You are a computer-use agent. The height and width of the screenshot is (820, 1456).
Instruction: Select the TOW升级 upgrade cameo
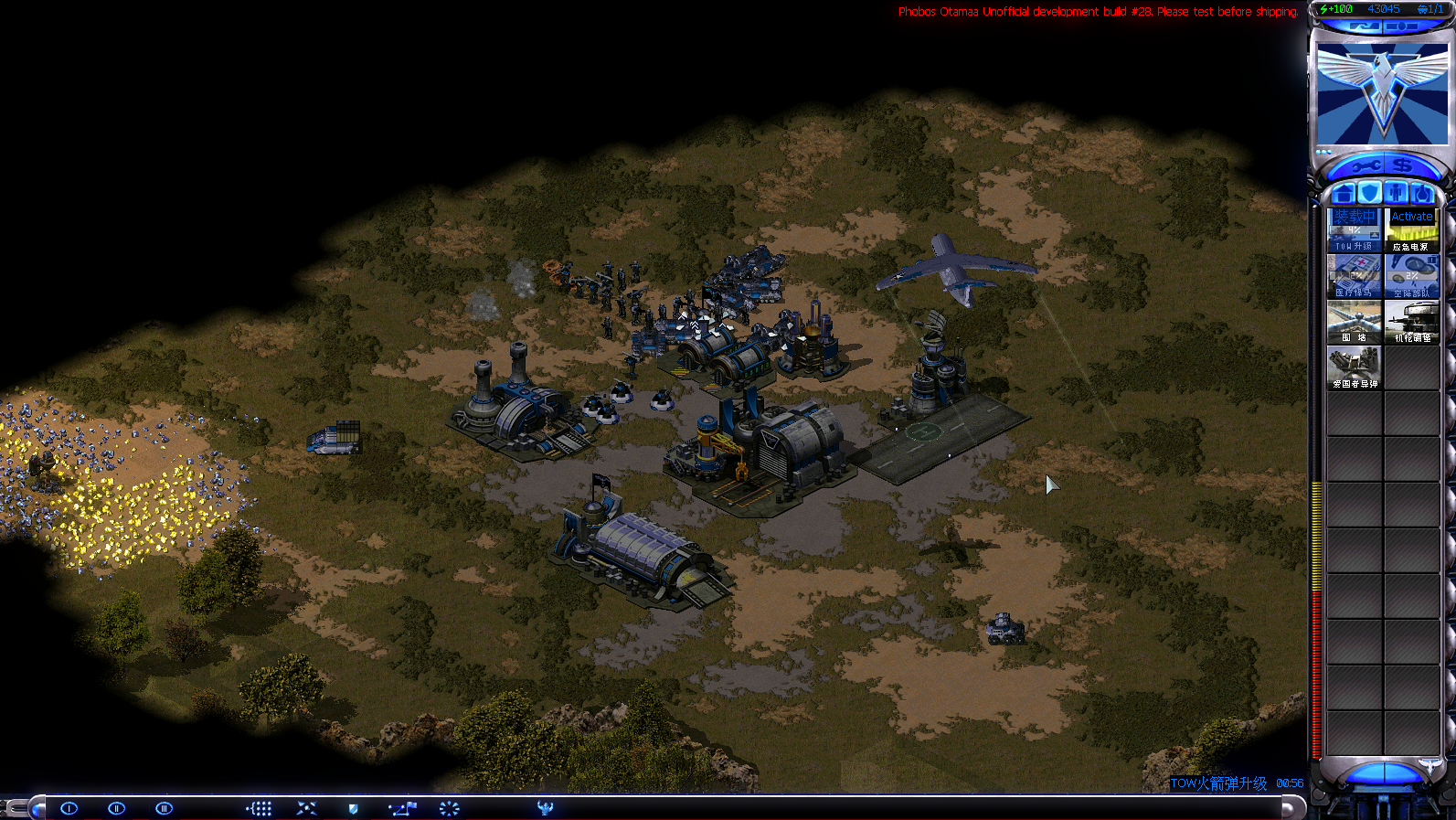coord(1354,229)
